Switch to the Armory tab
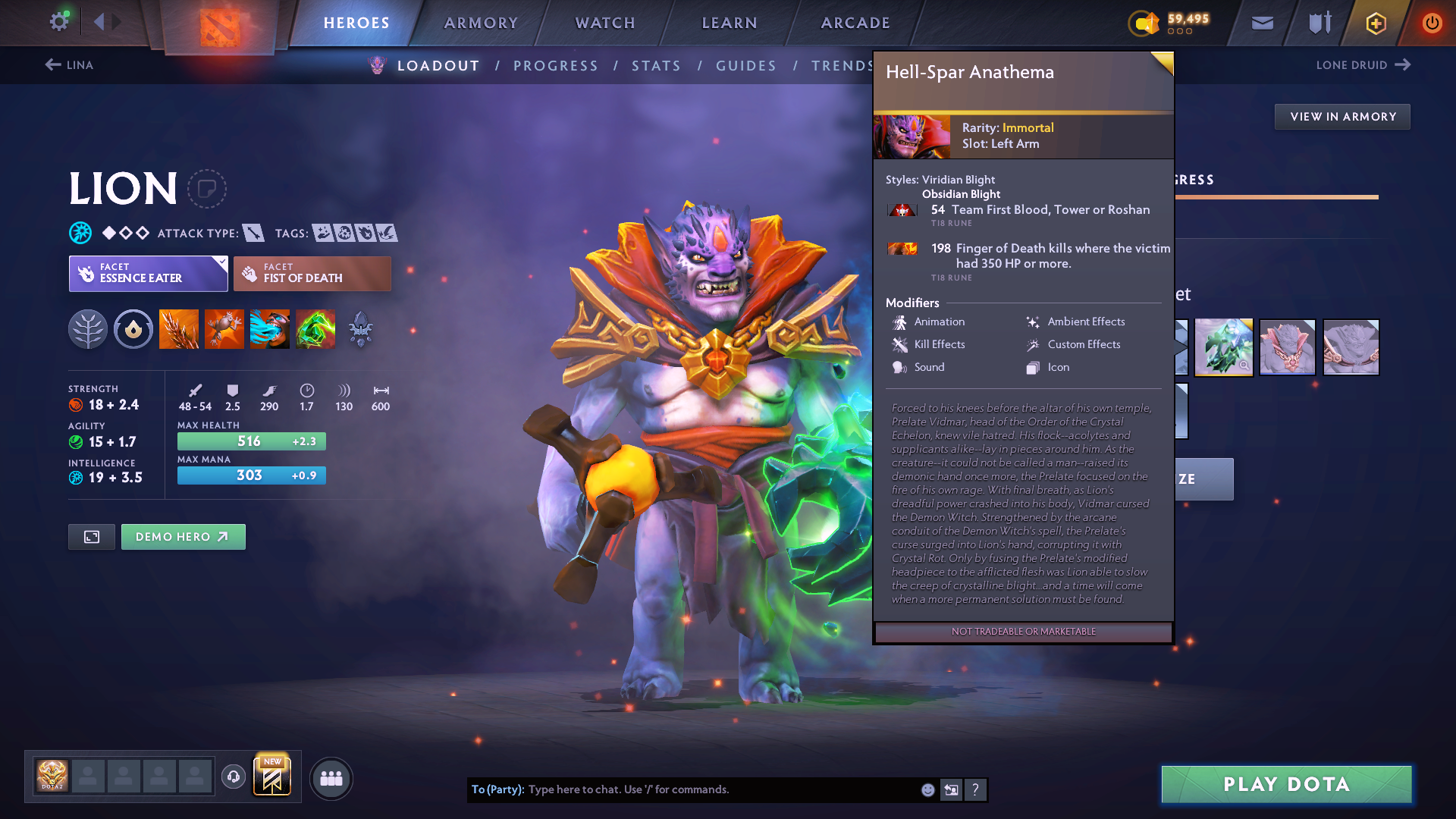 481,23
